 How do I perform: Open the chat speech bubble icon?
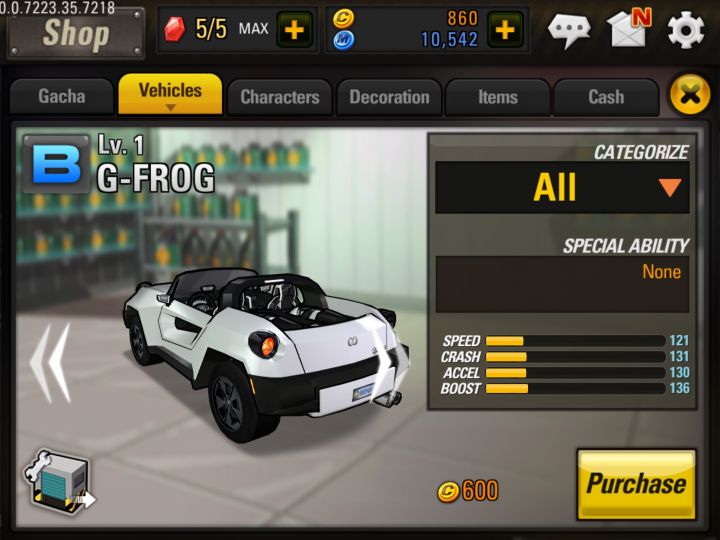(569, 30)
